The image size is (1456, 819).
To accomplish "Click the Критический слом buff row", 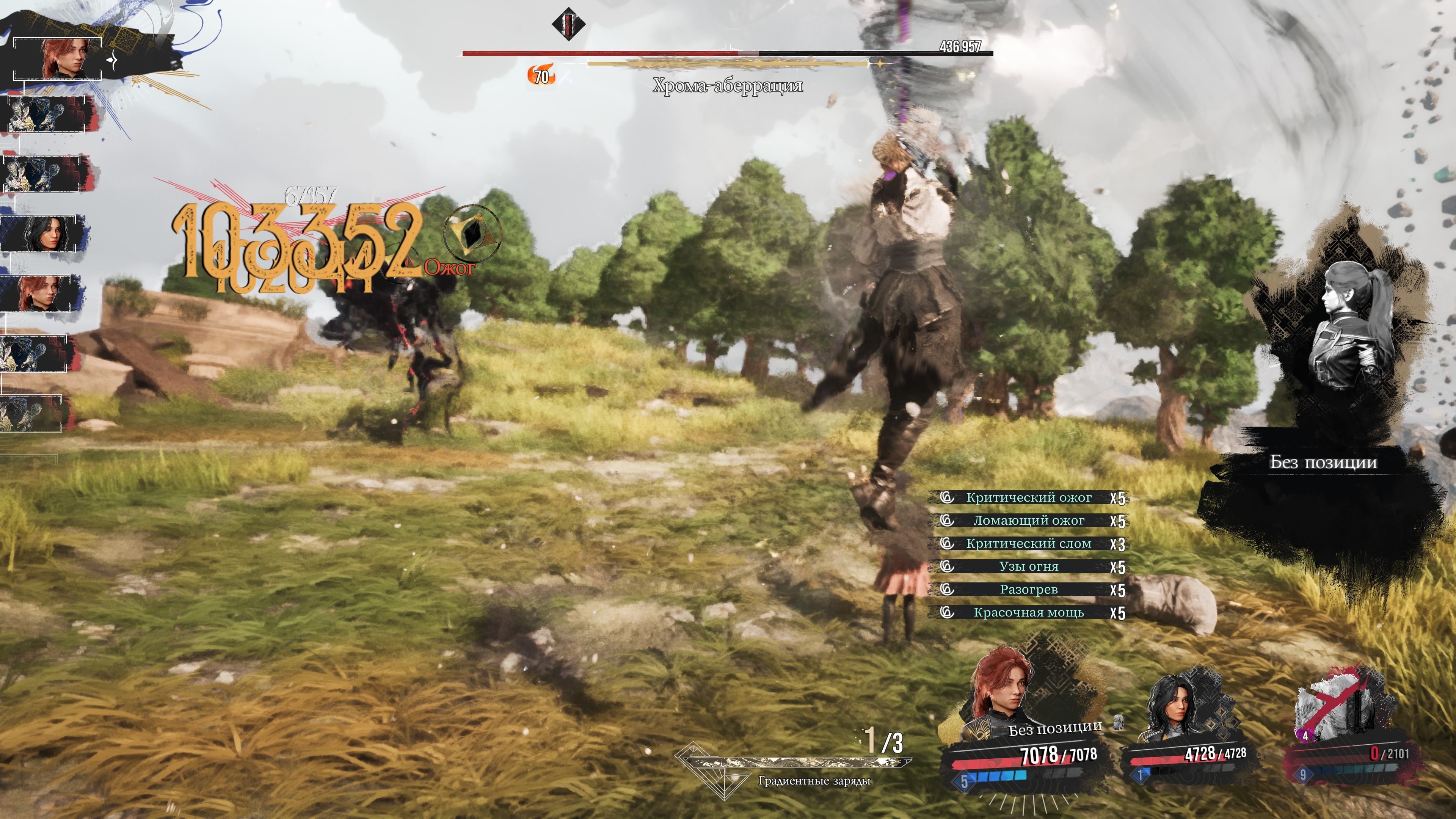I will click(1028, 544).
